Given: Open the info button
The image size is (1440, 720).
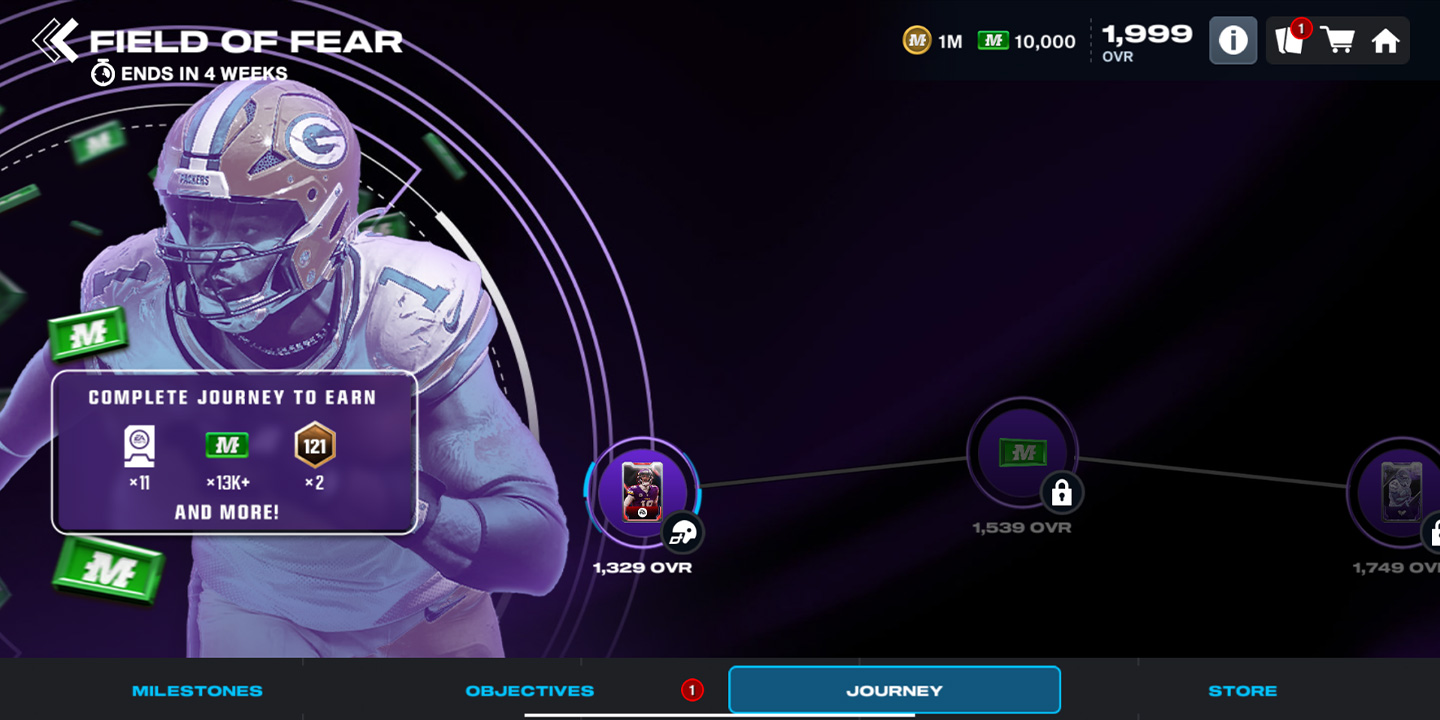Looking at the screenshot, I should [1233, 41].
